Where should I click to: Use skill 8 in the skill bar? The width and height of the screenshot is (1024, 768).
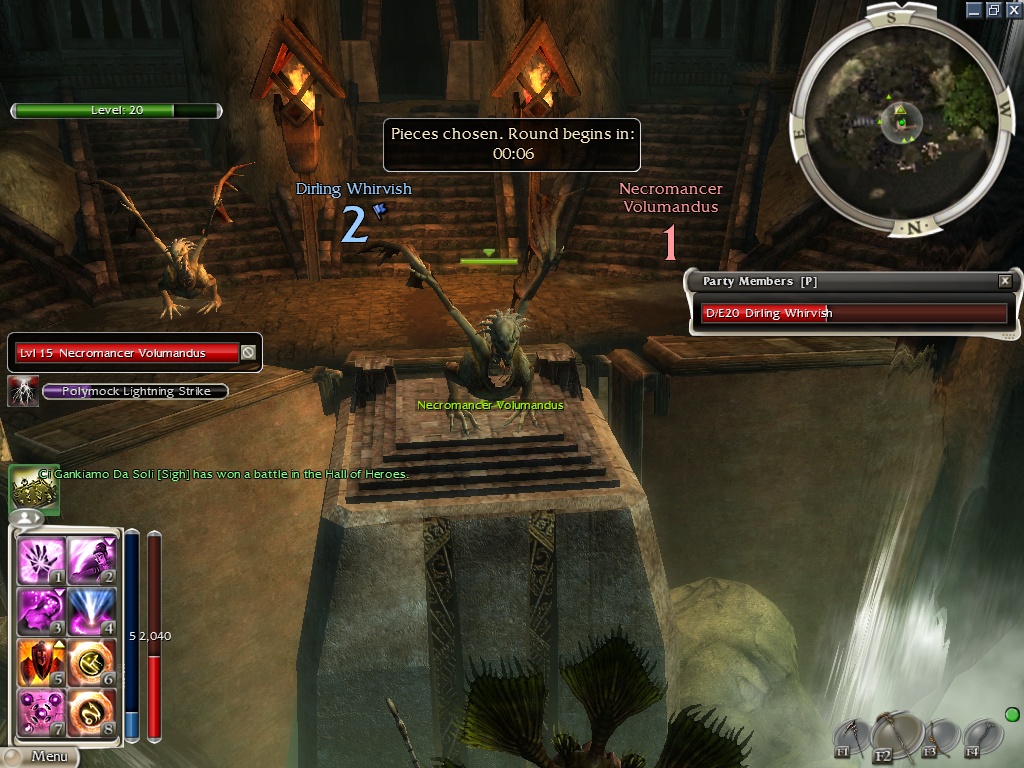[92, 712]
